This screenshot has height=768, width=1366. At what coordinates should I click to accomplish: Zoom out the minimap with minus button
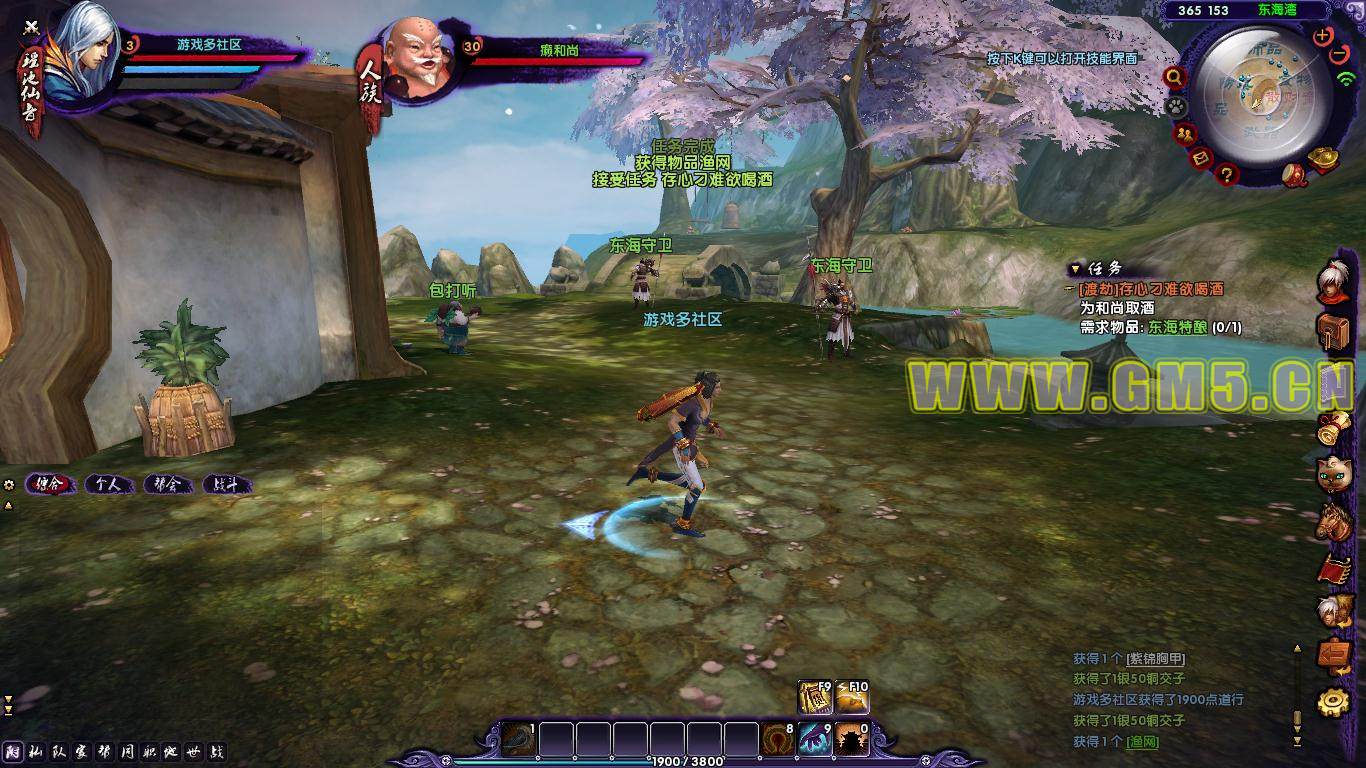point(1341,54)
